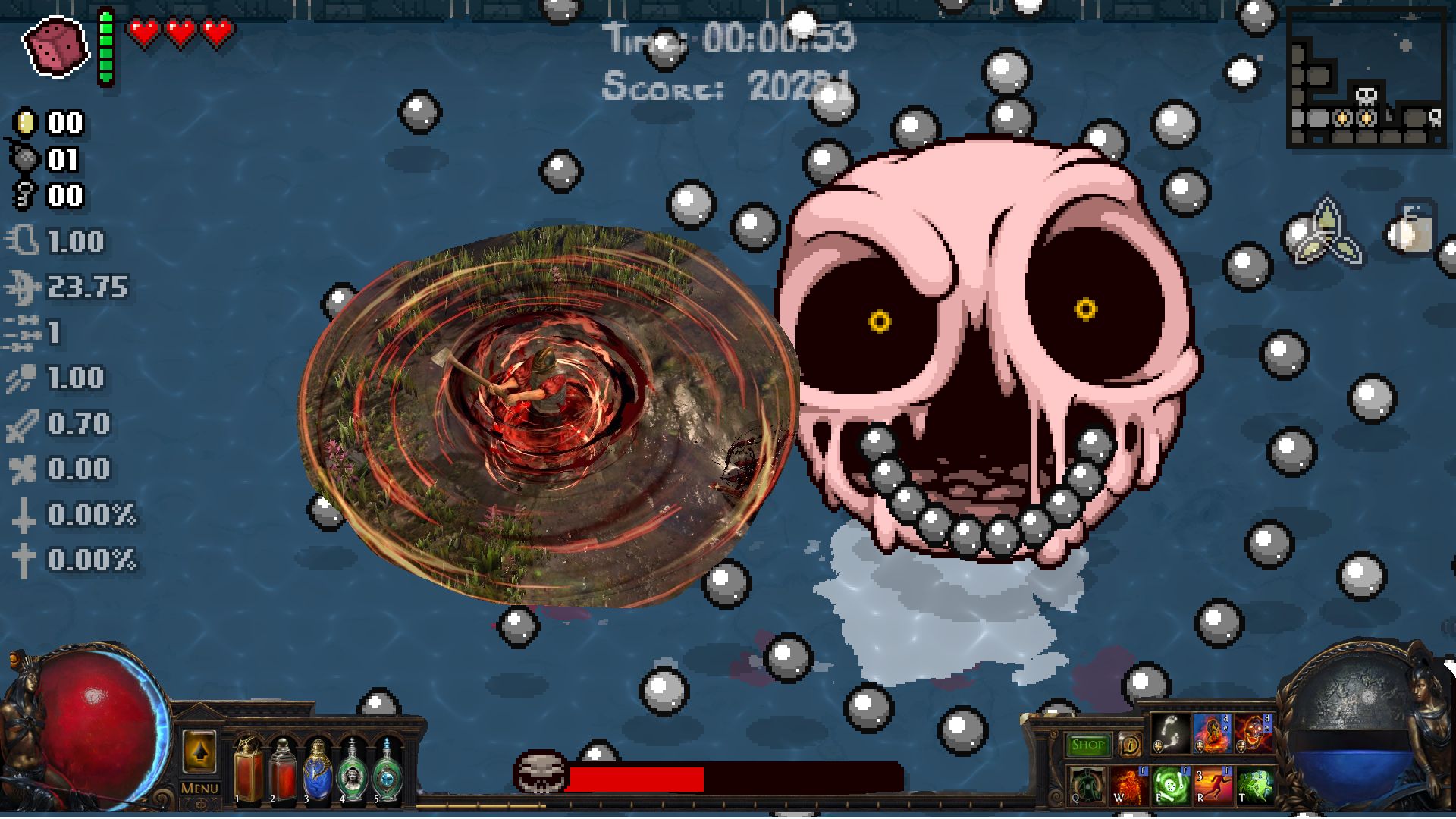
Task: Click the smoky soul skill icon
Action: [x=1170, y=734]
